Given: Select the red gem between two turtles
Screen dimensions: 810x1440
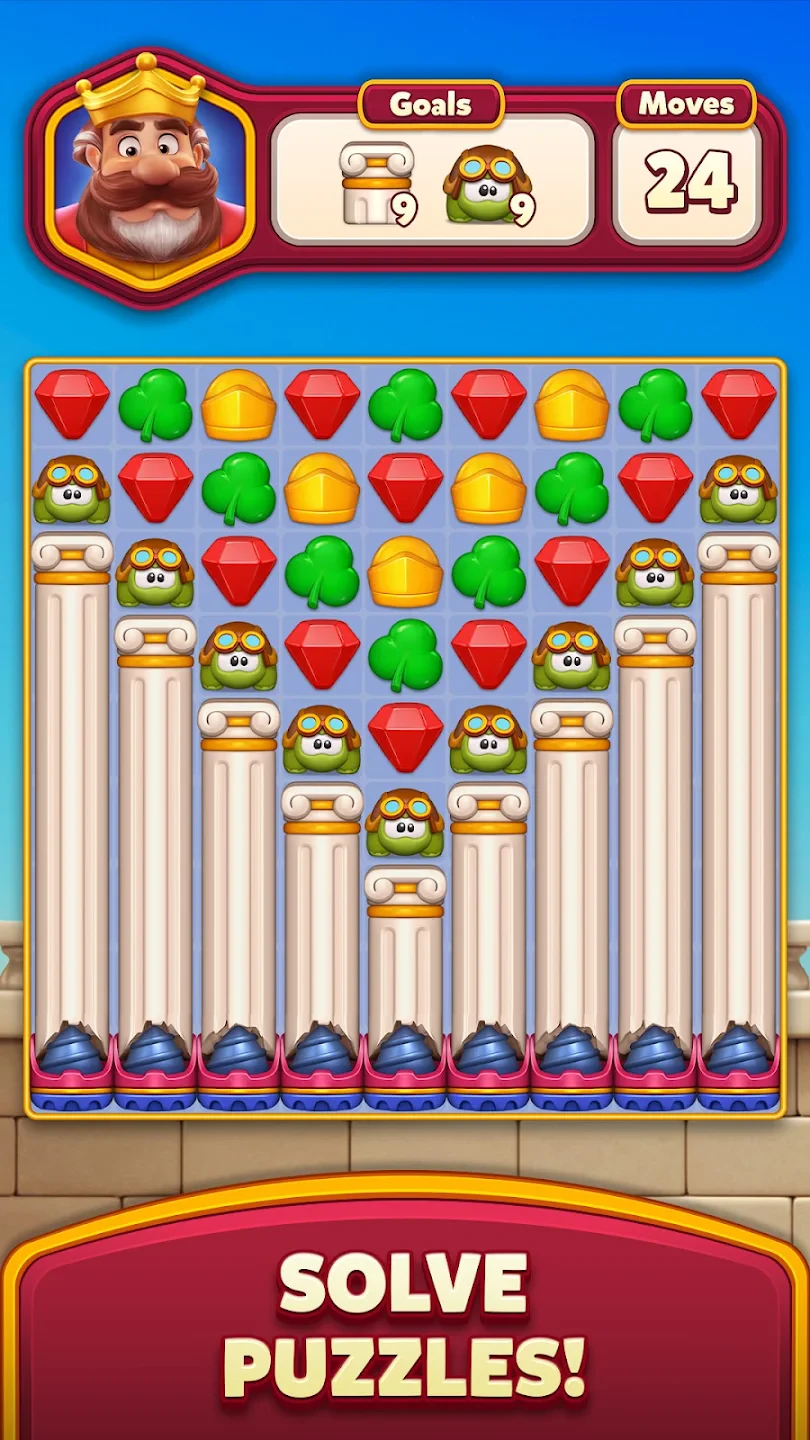Looking at the screenshot, I should click(404, 738).
